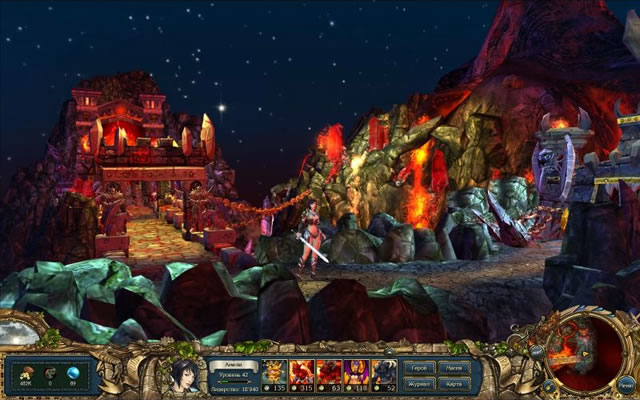Open the Карта (Map) screen
640x400 pixels.
(x=453, y=382)
